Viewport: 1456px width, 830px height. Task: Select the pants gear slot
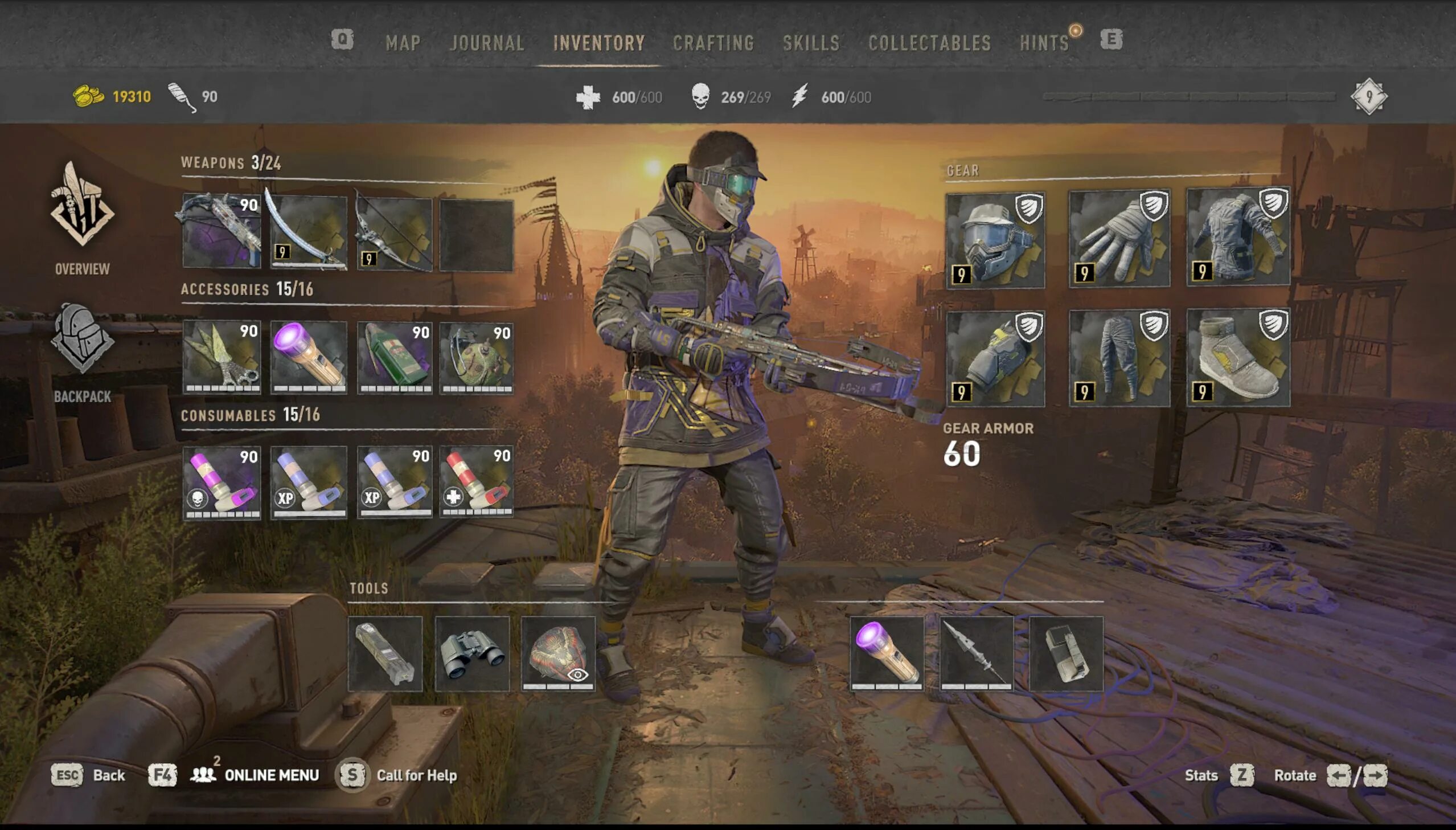(1119, 358)
